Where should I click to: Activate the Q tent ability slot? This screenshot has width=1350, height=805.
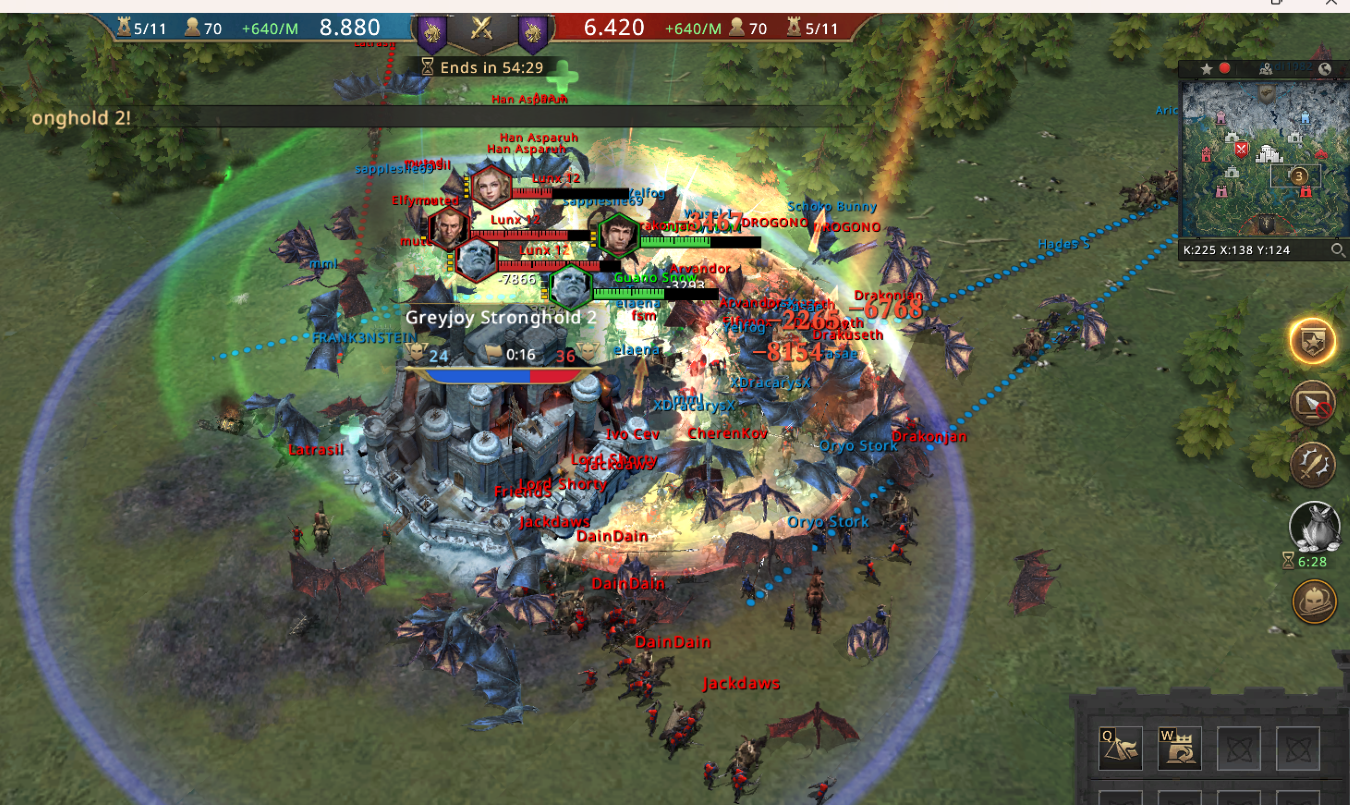1120,748
